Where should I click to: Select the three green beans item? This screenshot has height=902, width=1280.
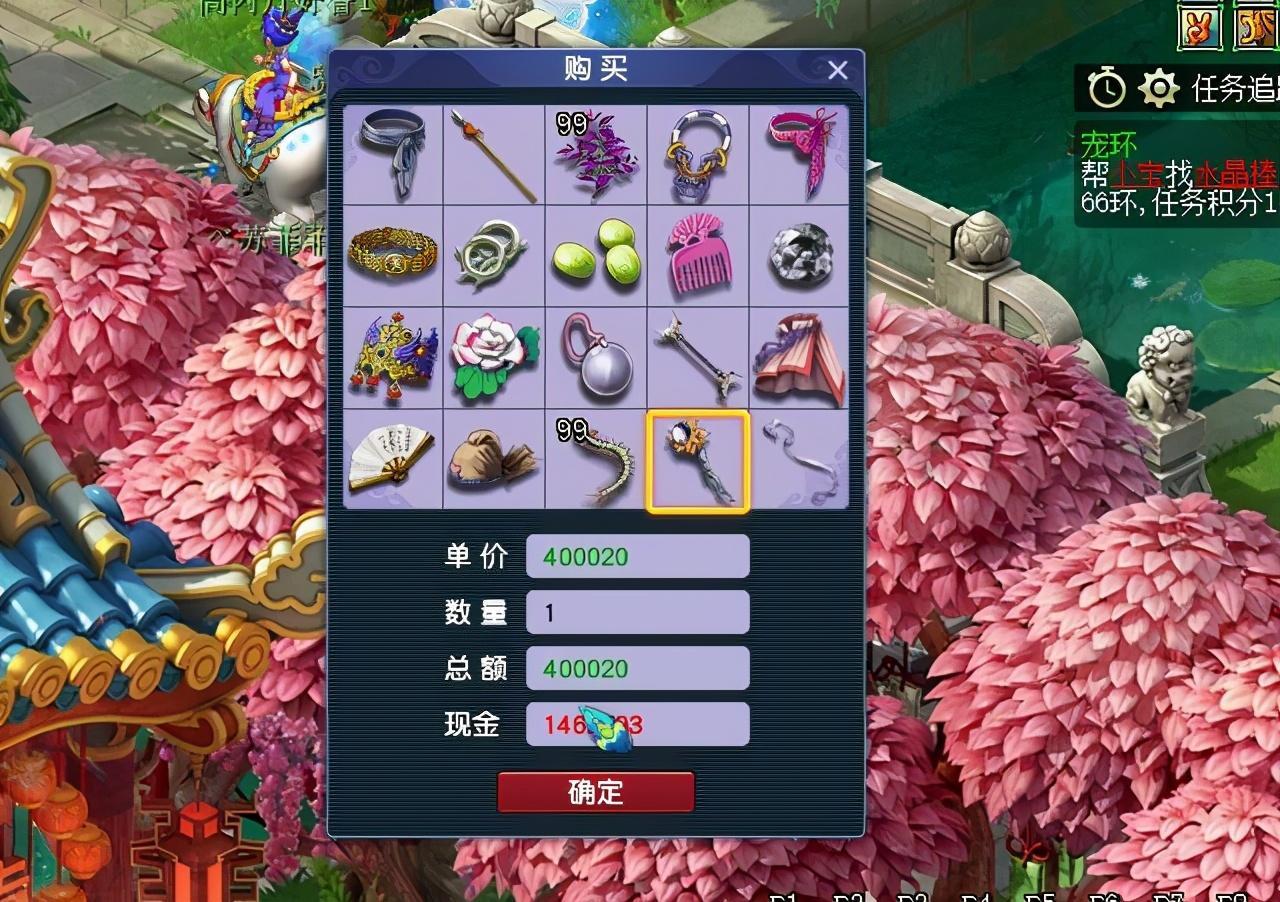click(596, 256)
